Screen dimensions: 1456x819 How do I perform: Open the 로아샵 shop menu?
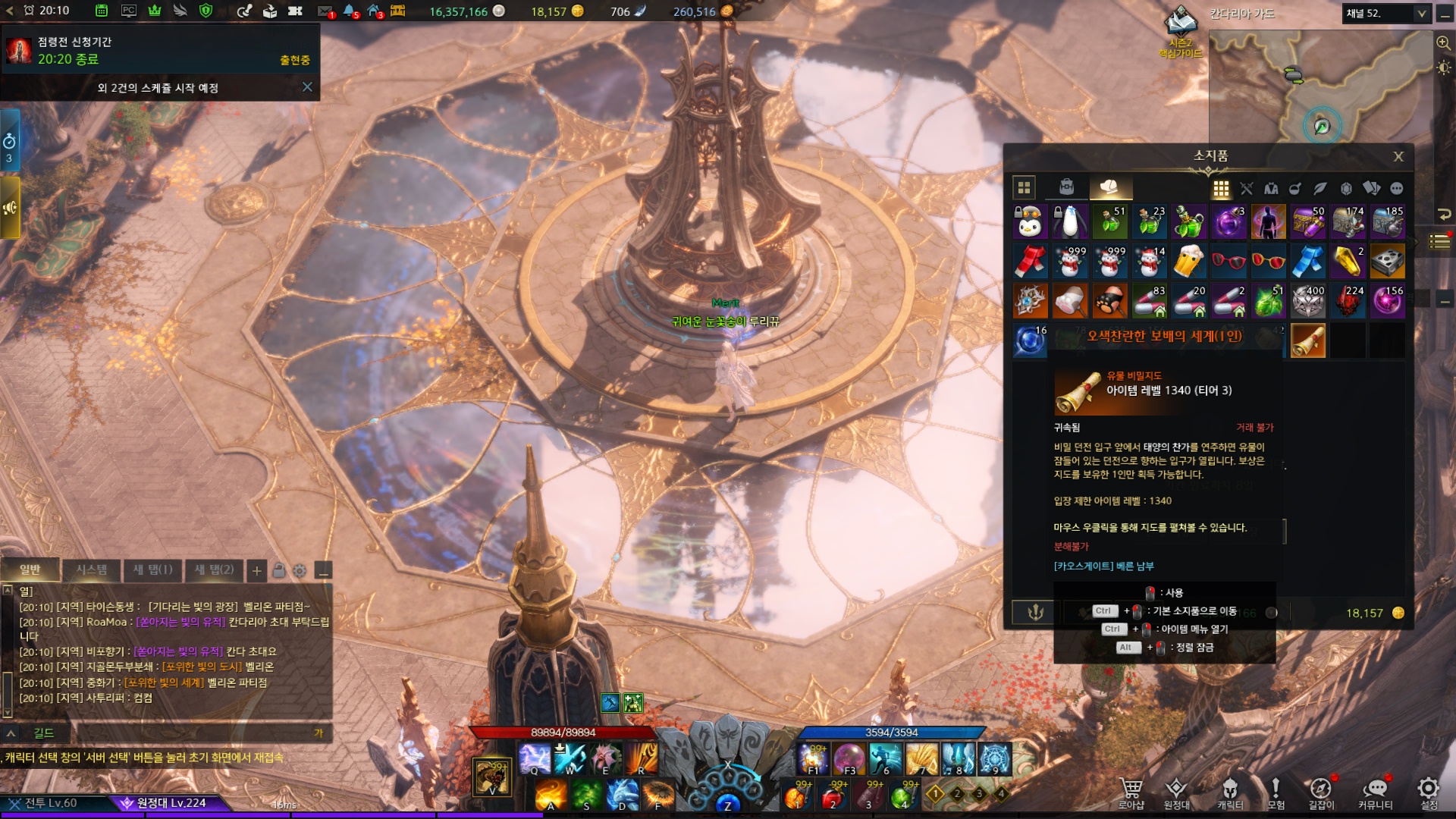[x=1131, y=792]
